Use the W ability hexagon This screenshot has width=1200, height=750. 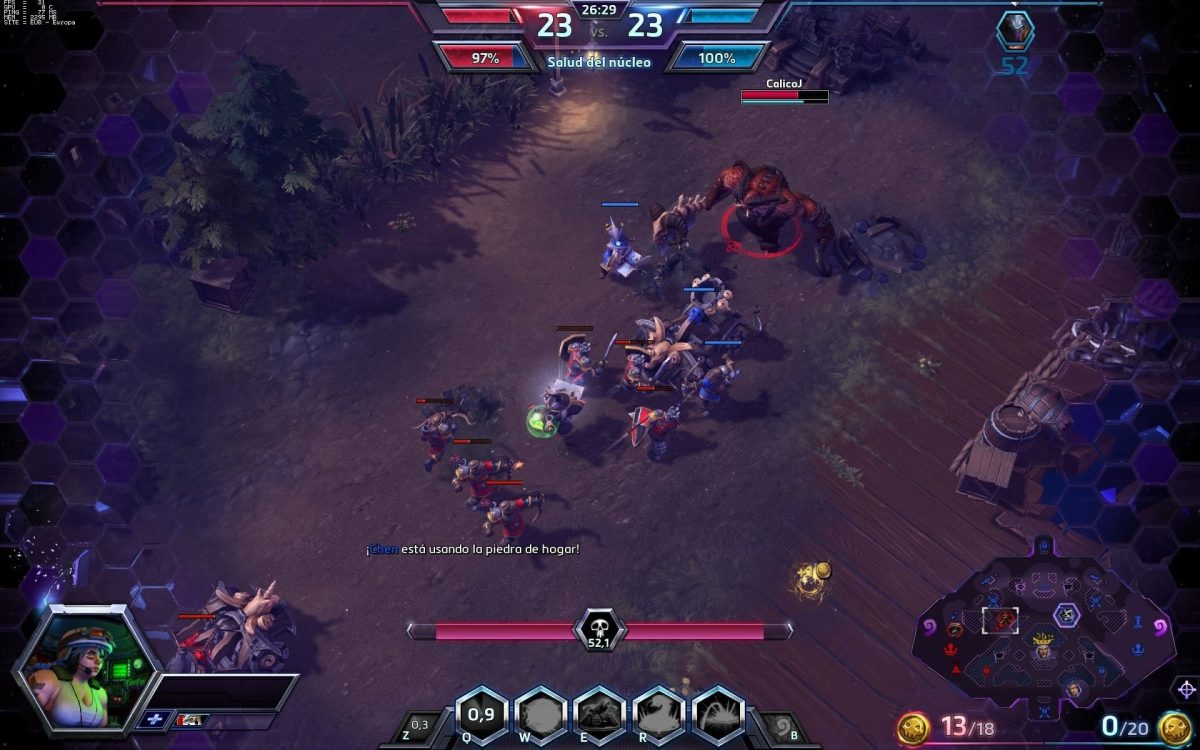540,714
